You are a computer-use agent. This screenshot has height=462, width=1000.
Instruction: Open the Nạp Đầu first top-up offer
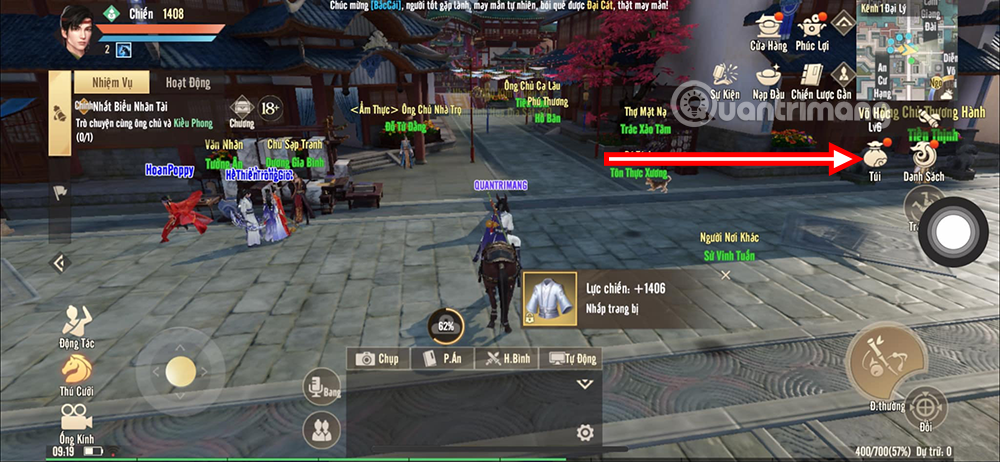pos(769,78)
